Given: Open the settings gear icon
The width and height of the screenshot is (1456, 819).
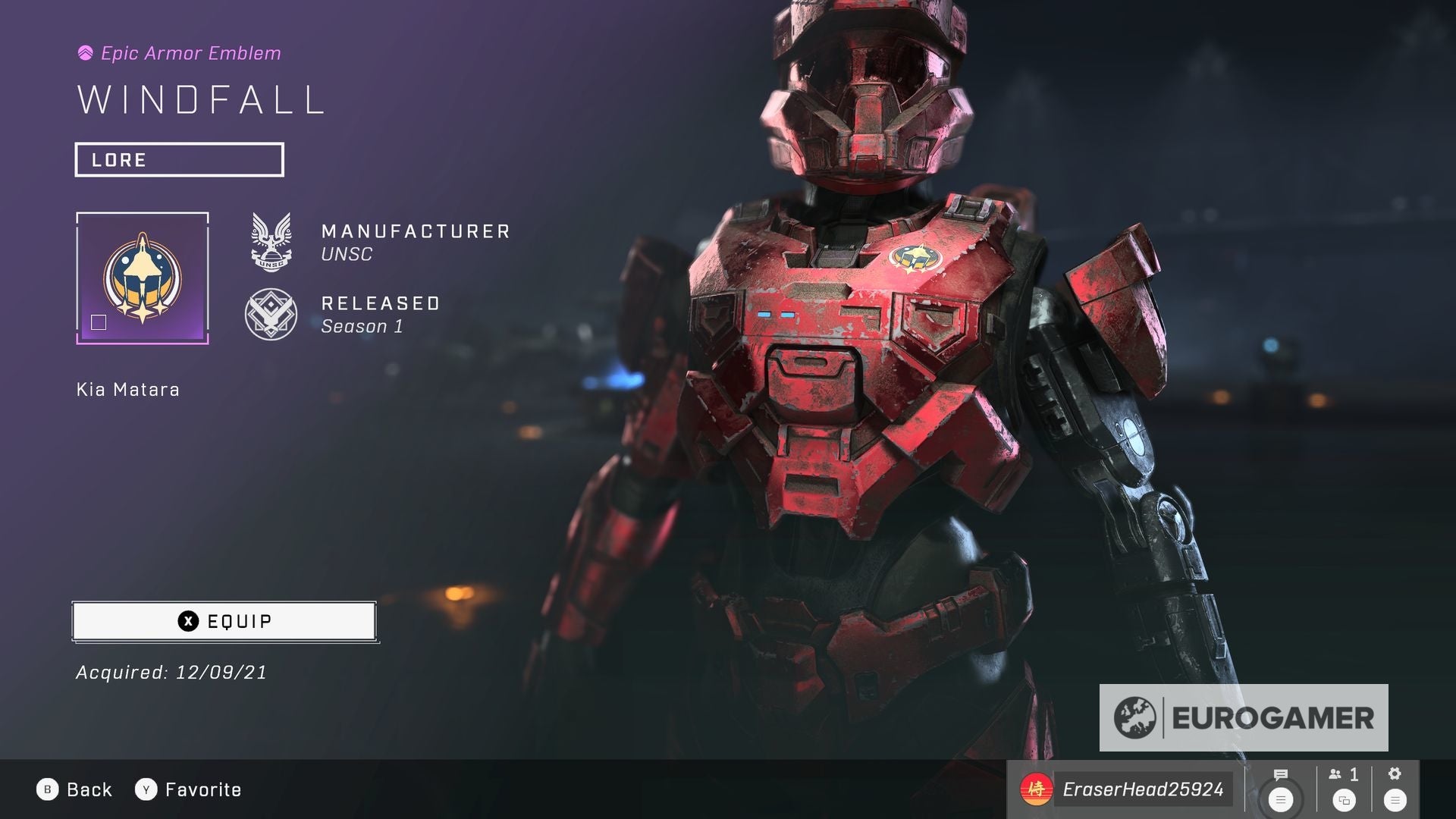Looking at the screenshot, I should coord(1394,775).
